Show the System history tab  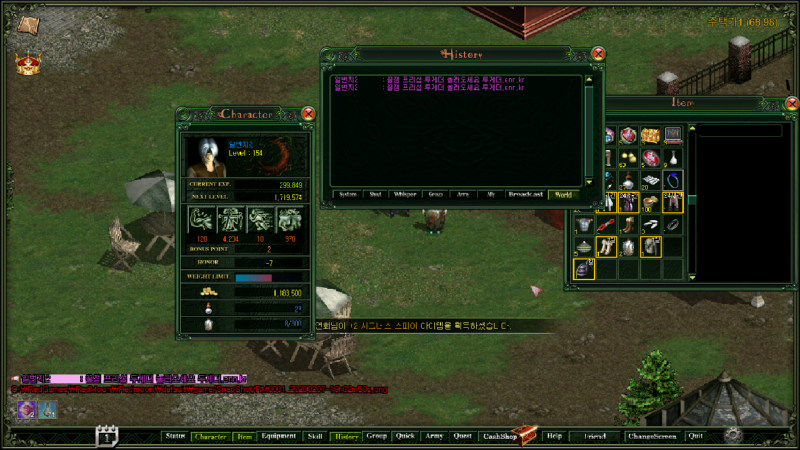347,195
